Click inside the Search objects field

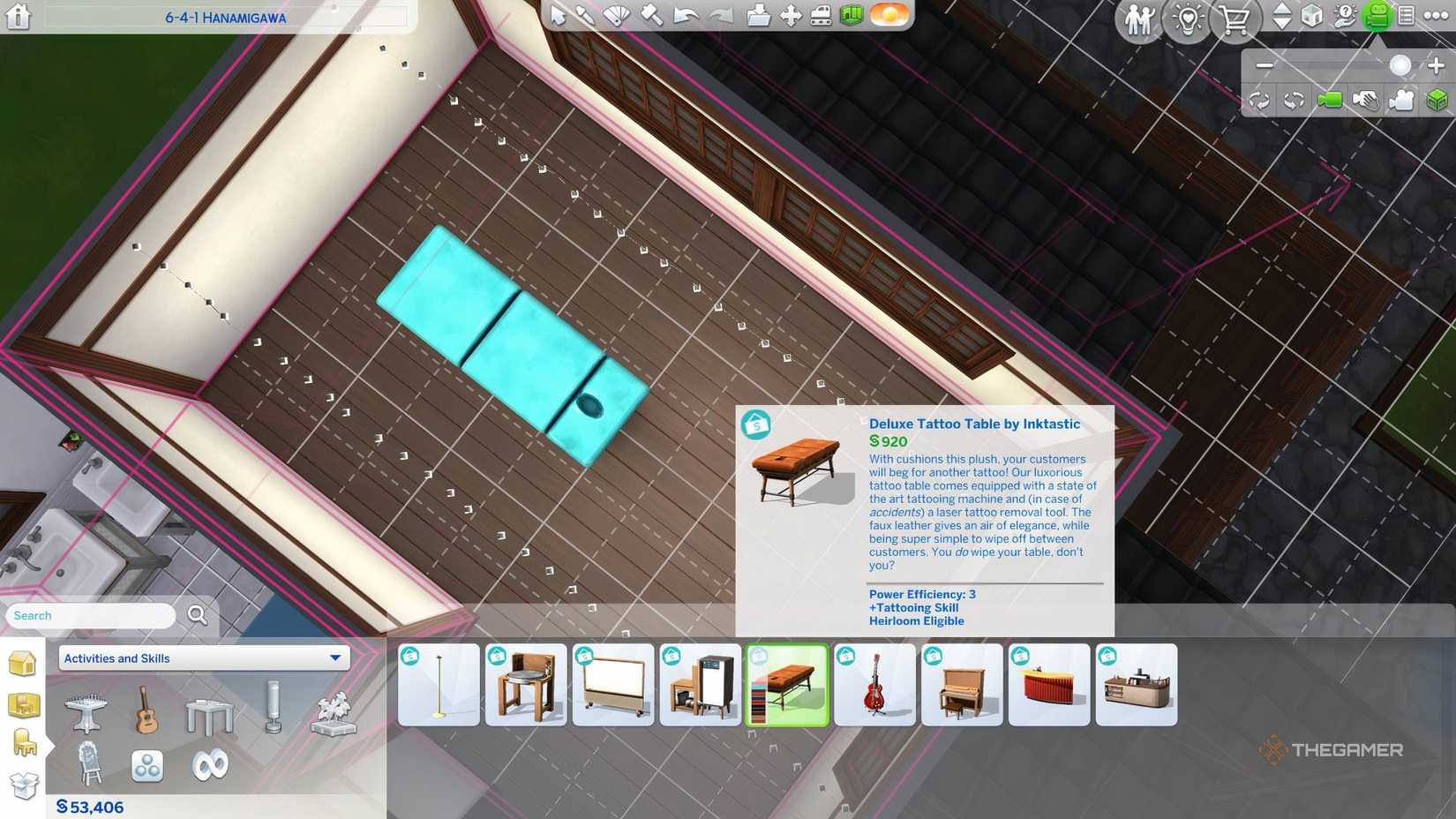tap(88, 615)
